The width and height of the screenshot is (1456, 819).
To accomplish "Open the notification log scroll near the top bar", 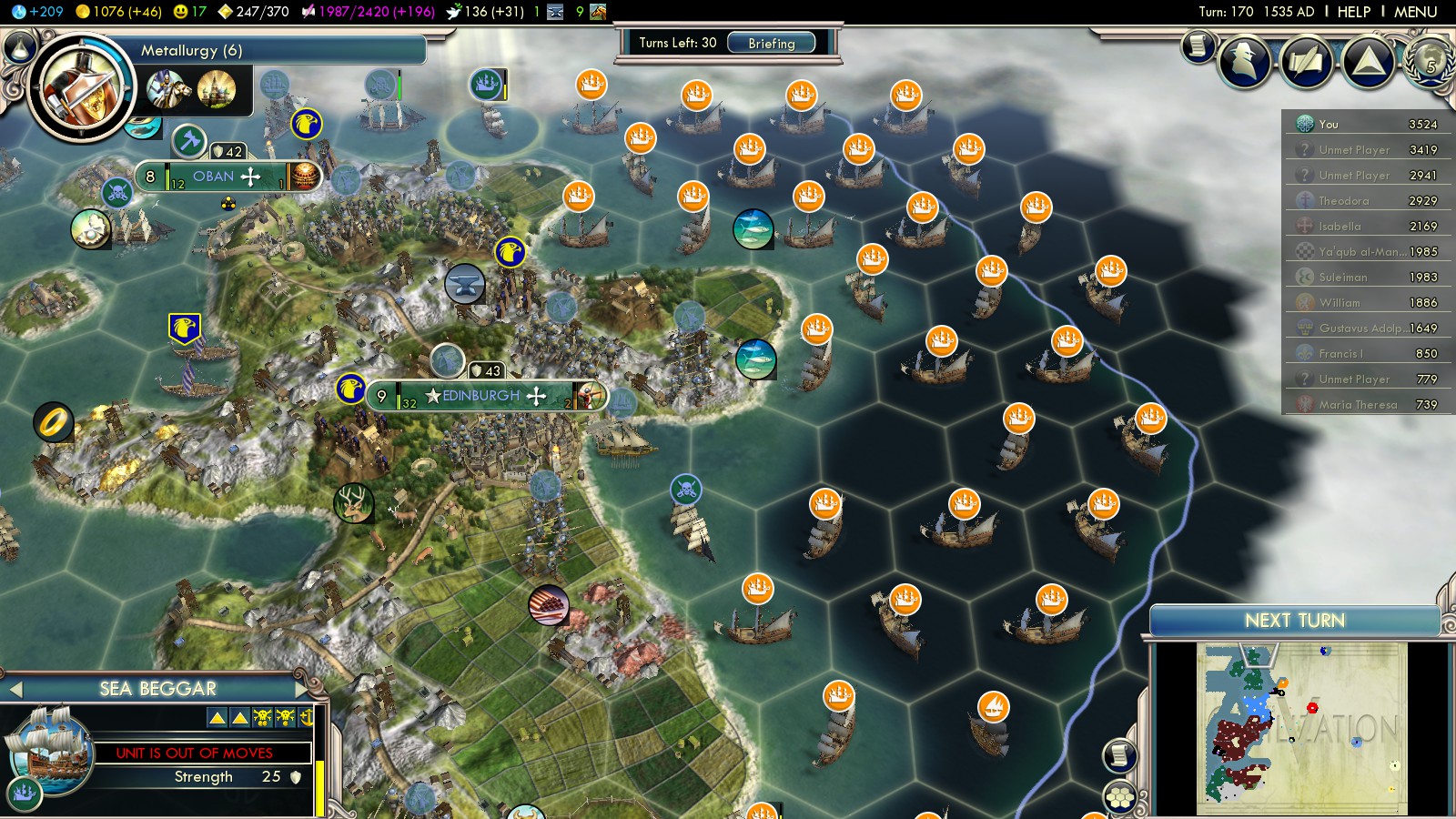I will click(x=1198, y=45).
